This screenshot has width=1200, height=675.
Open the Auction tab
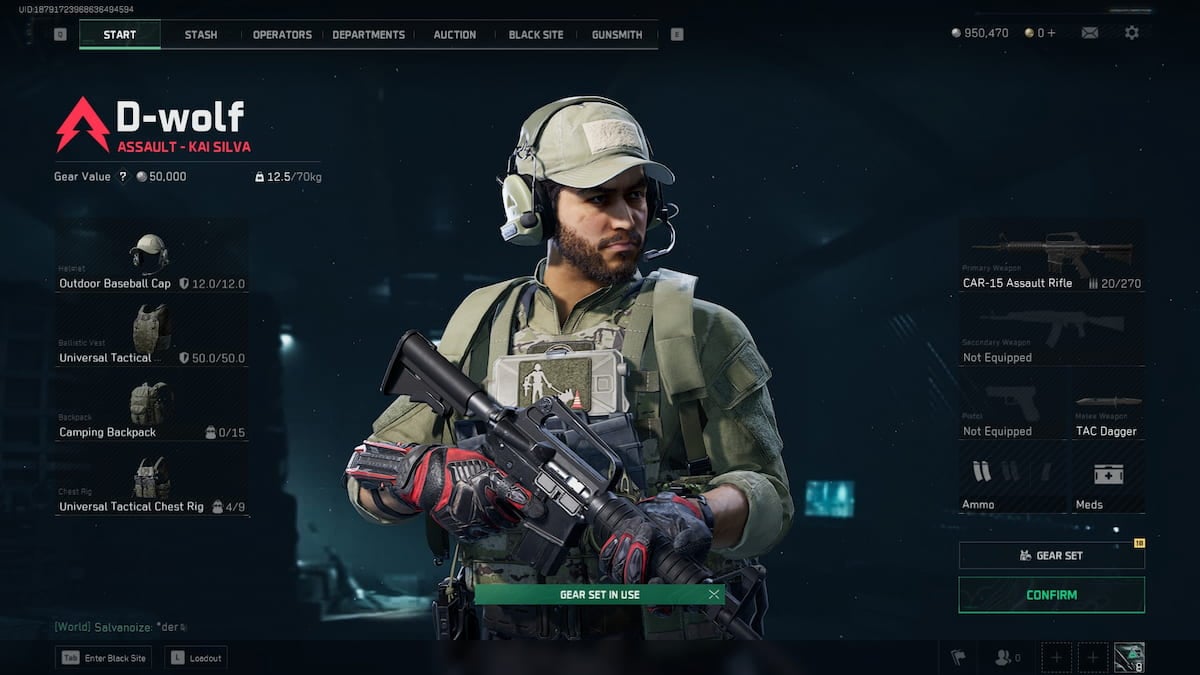coord(454,35)
